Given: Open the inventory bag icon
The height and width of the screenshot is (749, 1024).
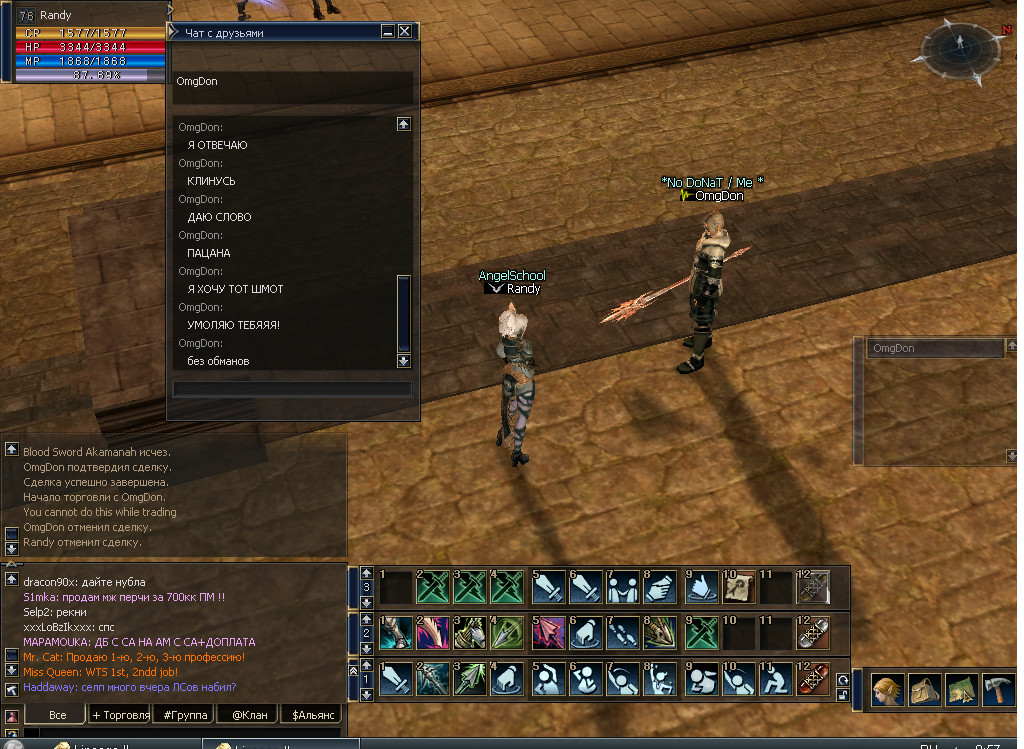Looking at the screenshot, I should [x=922, y=691].
